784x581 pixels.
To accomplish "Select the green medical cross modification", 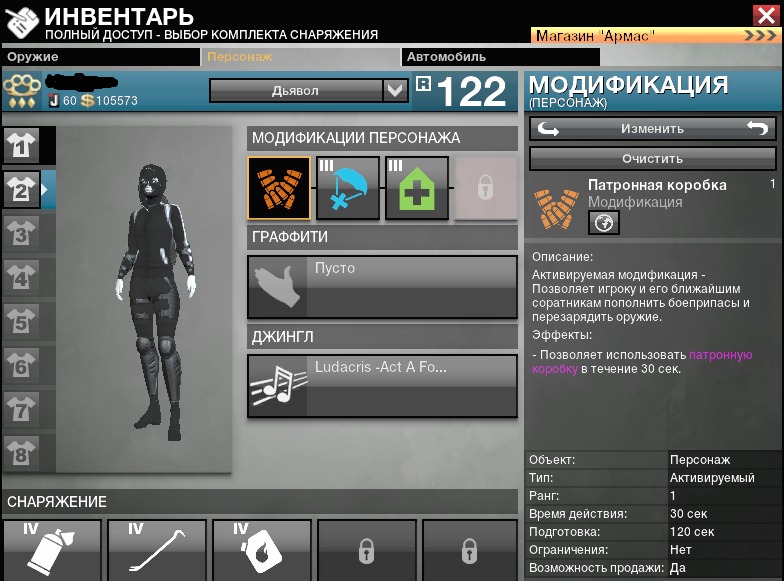I will [417, 187].
